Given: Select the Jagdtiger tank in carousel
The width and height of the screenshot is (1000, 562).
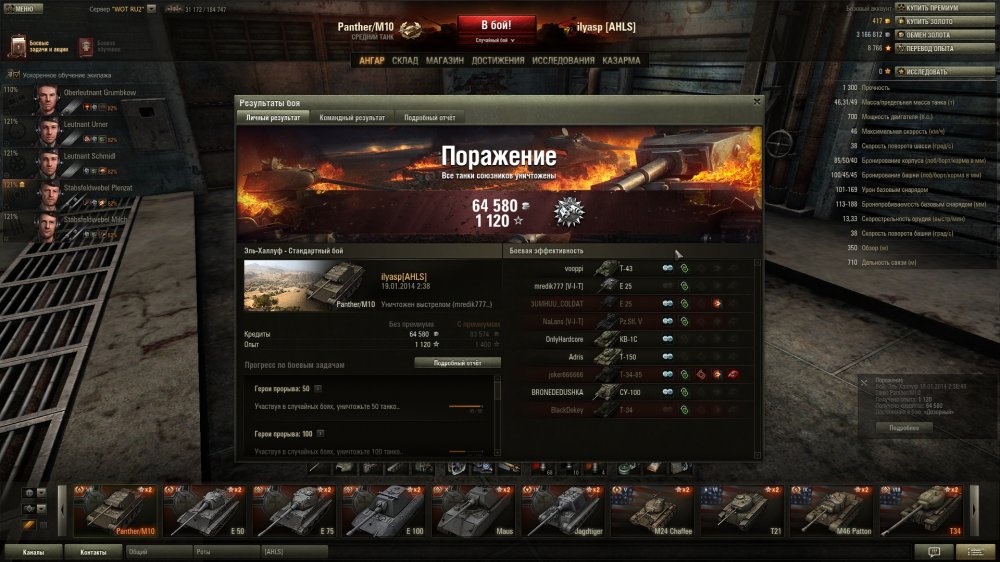Looking at the screenshot, I should [x=565, y=510].
